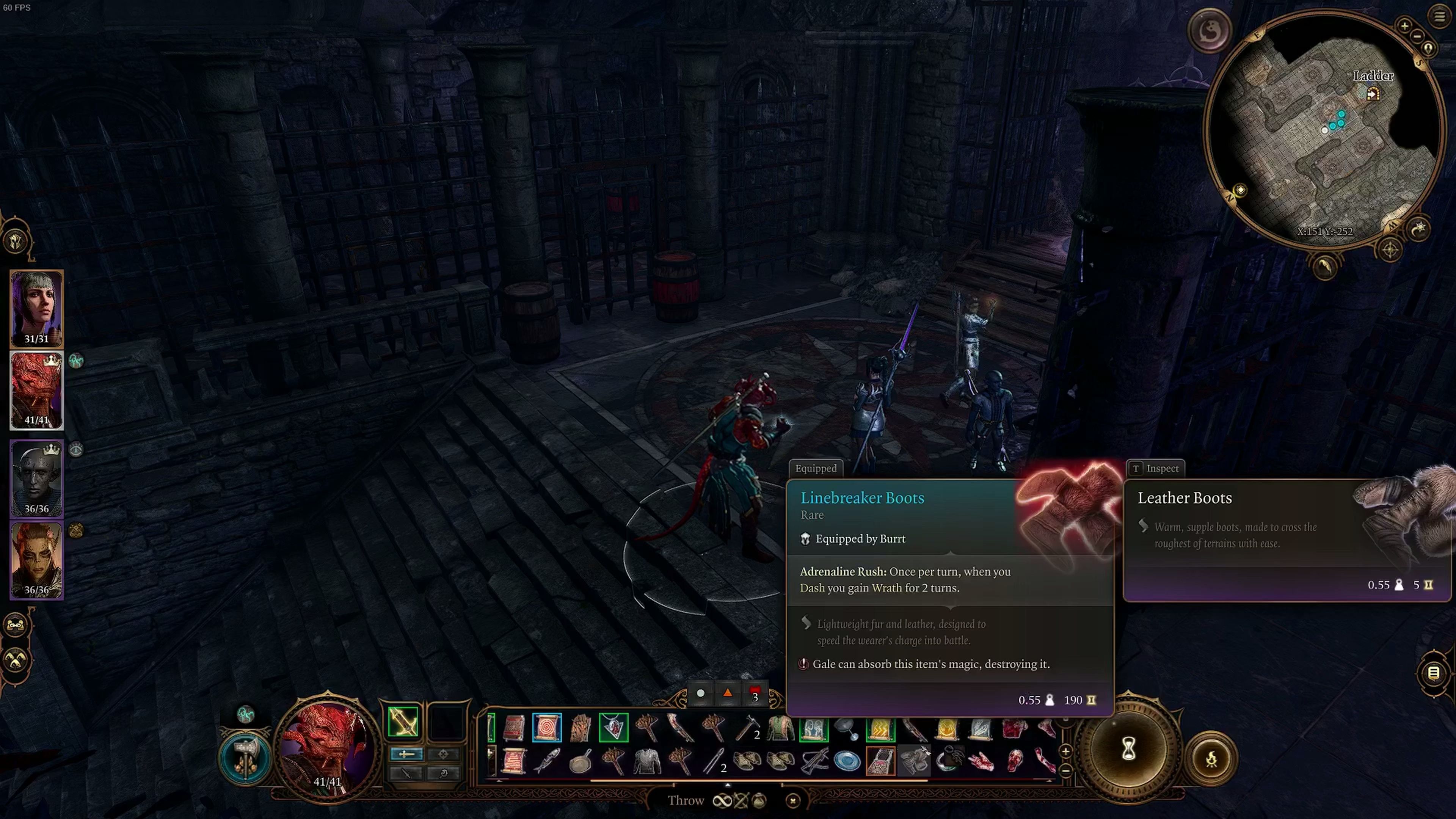Remove a hotbar row with the minus button
This screenshot has width=1456, height=819.
[x=1065, y=770]
